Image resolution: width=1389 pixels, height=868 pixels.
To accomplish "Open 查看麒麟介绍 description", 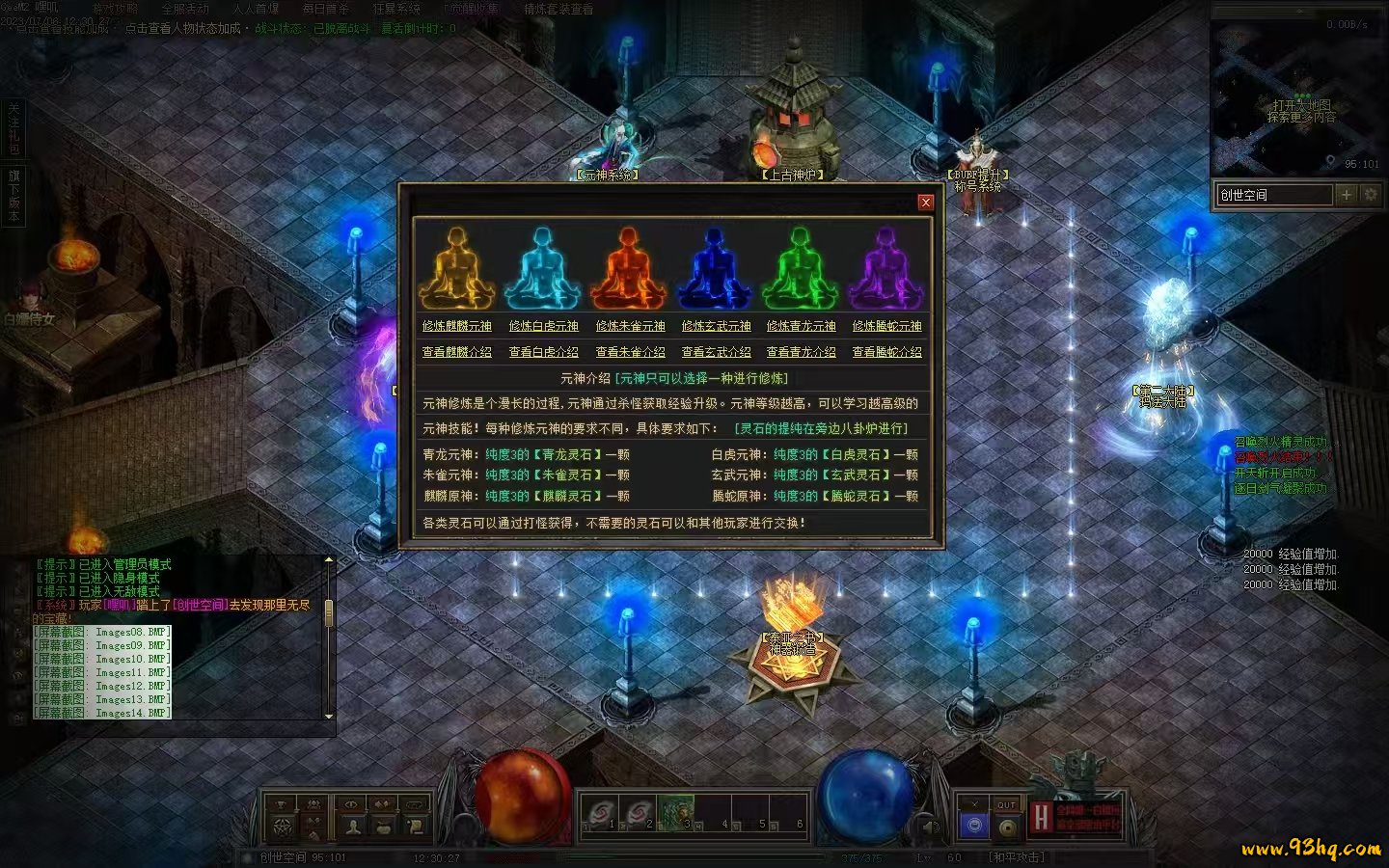I will 456,352.
